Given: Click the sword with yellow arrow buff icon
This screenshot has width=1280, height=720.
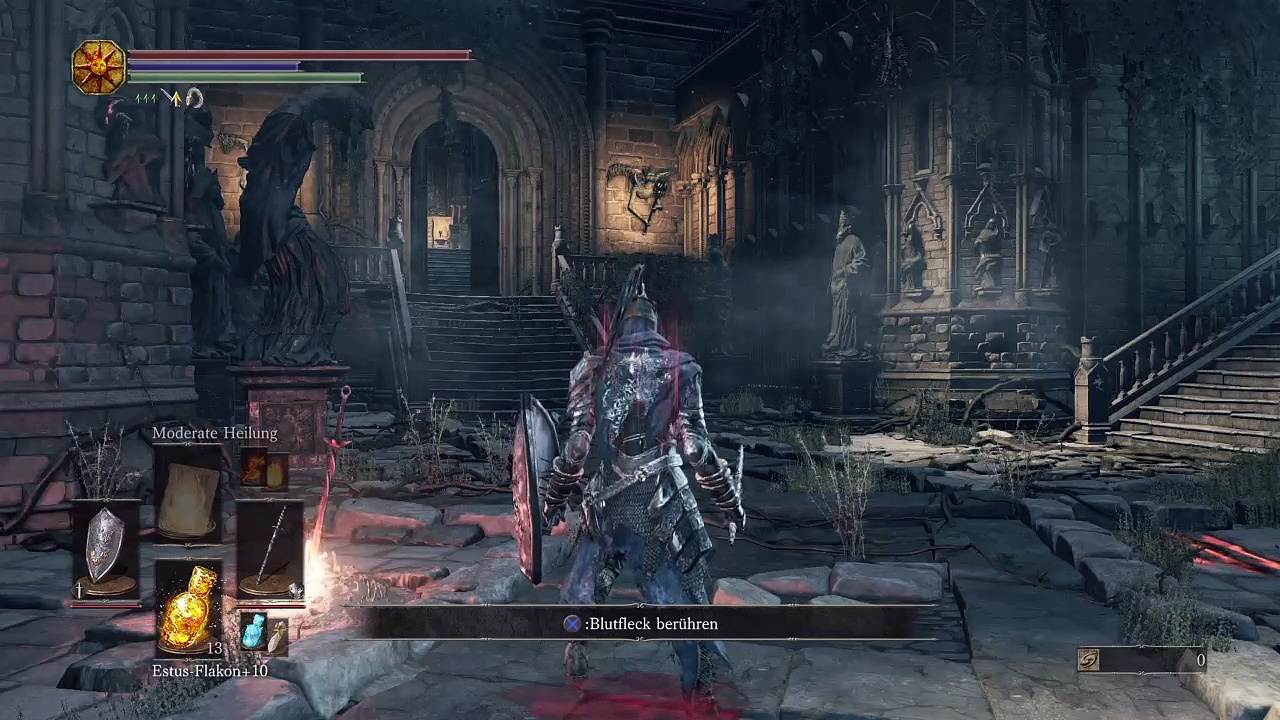Looking at the screenshot, I should point(172,98).
